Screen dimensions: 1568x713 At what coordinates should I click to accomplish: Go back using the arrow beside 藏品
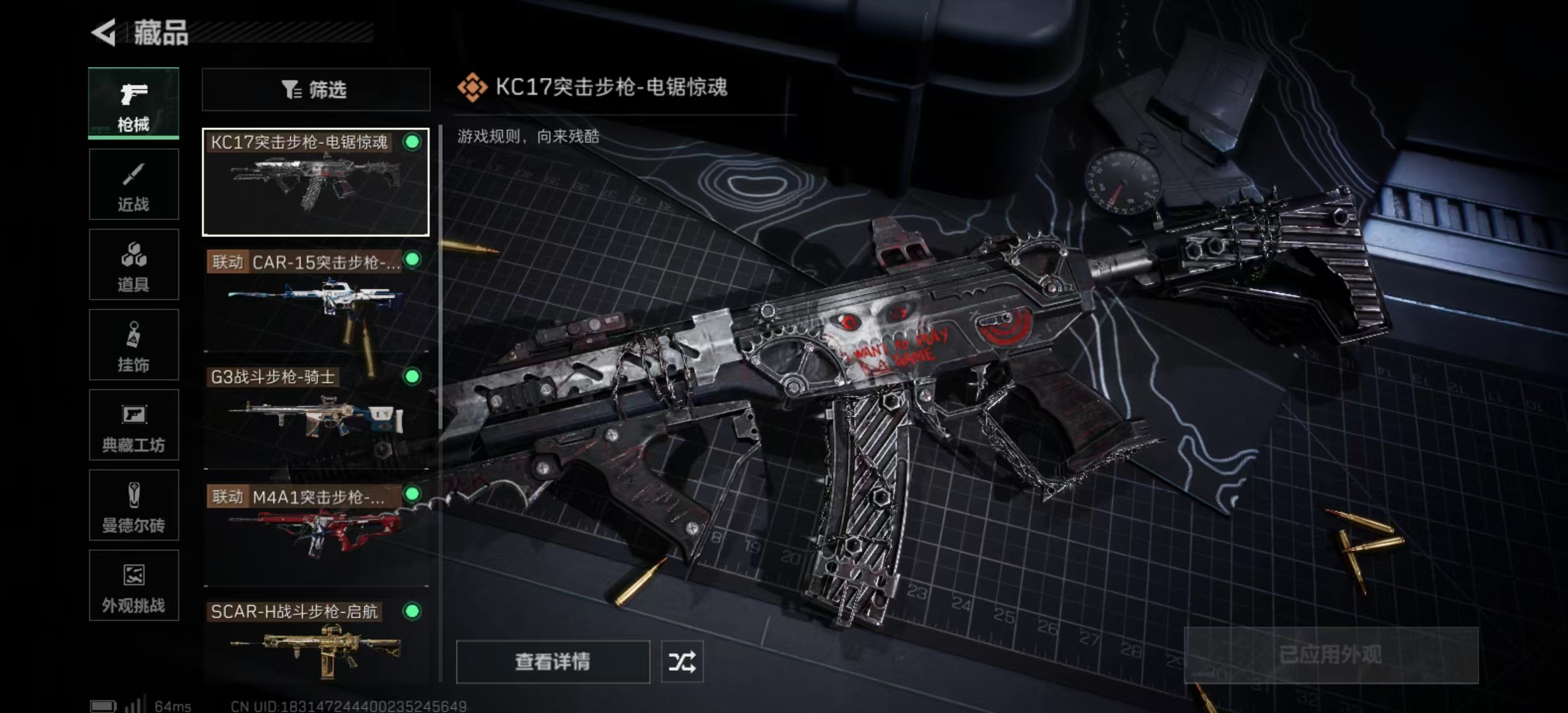point(104,32)
